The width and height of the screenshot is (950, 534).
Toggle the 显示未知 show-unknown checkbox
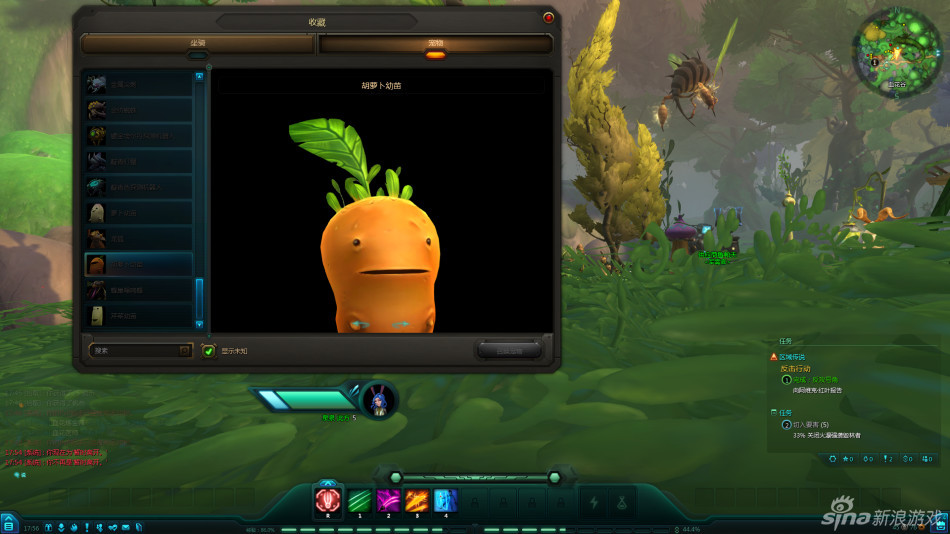click(x=209, y=350)
